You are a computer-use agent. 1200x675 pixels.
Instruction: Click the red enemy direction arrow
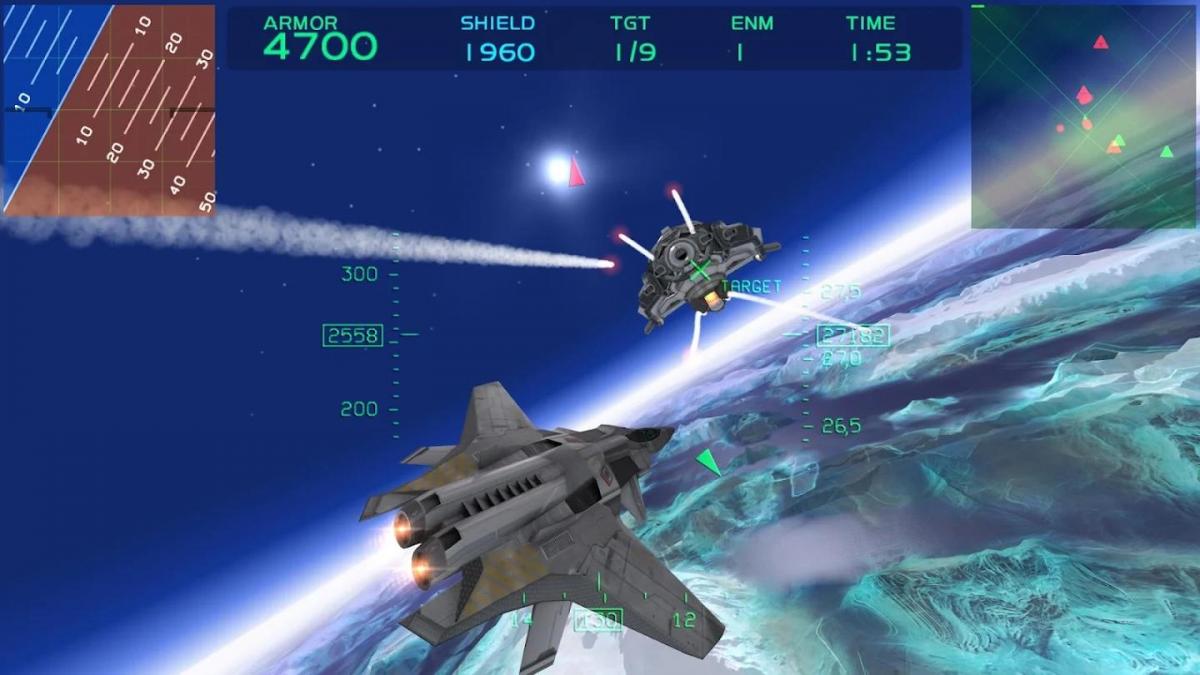pyautogui.click(x=576, y=172)
